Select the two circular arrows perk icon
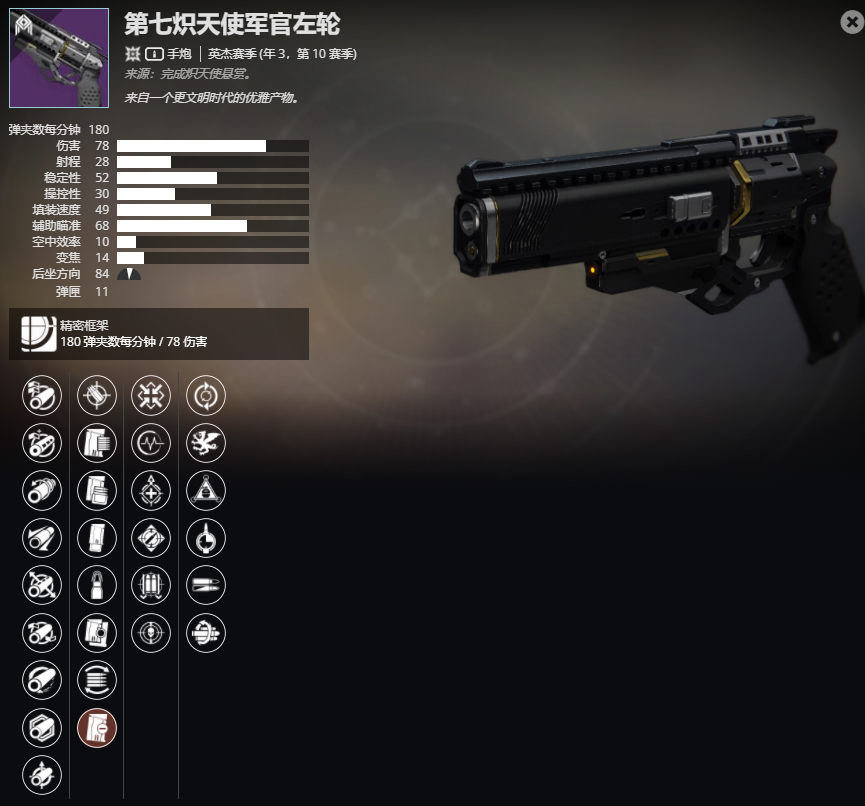This screenshot has height=806, width=865. [x=206, y=395]
